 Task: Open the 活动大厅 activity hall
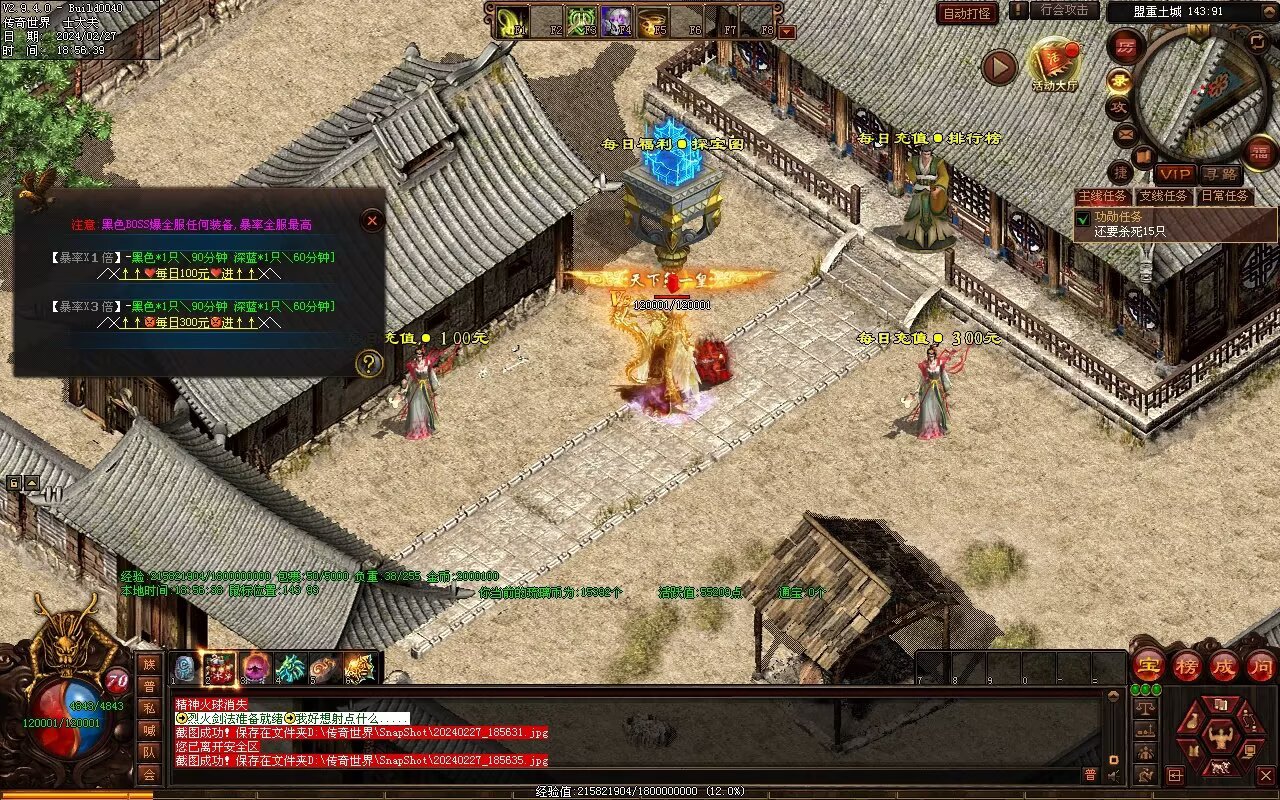[x=1055, y=65]
